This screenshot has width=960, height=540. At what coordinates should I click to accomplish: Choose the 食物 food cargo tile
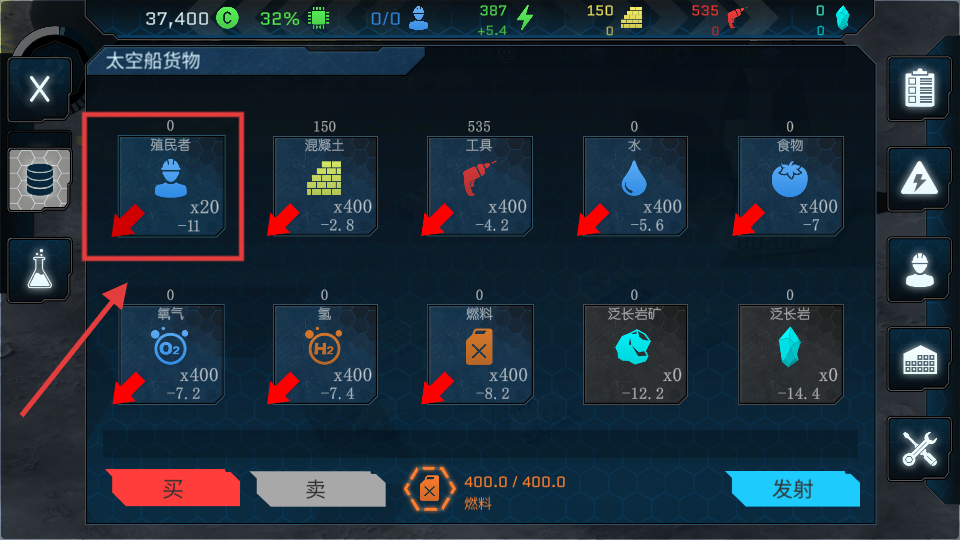pyautogui.click(x=789, y=186)
